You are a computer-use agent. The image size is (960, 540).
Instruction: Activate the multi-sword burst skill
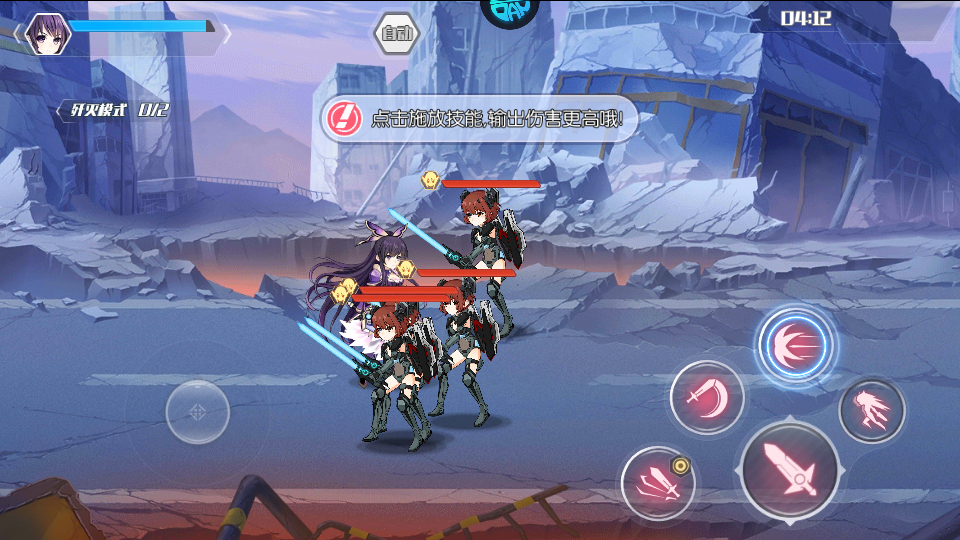click(658, 484)
